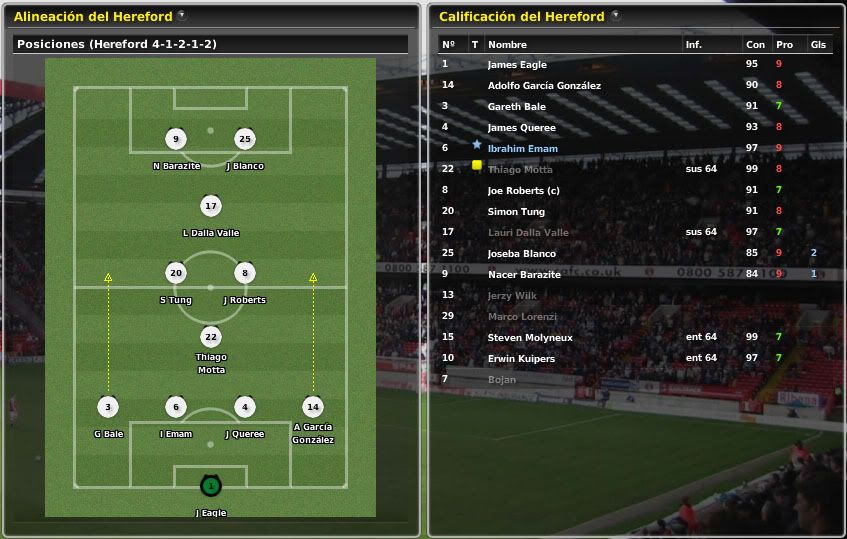Sort the list by the Con column
Image resolution: width=847 pixels, height=539 pixels.
754,45
